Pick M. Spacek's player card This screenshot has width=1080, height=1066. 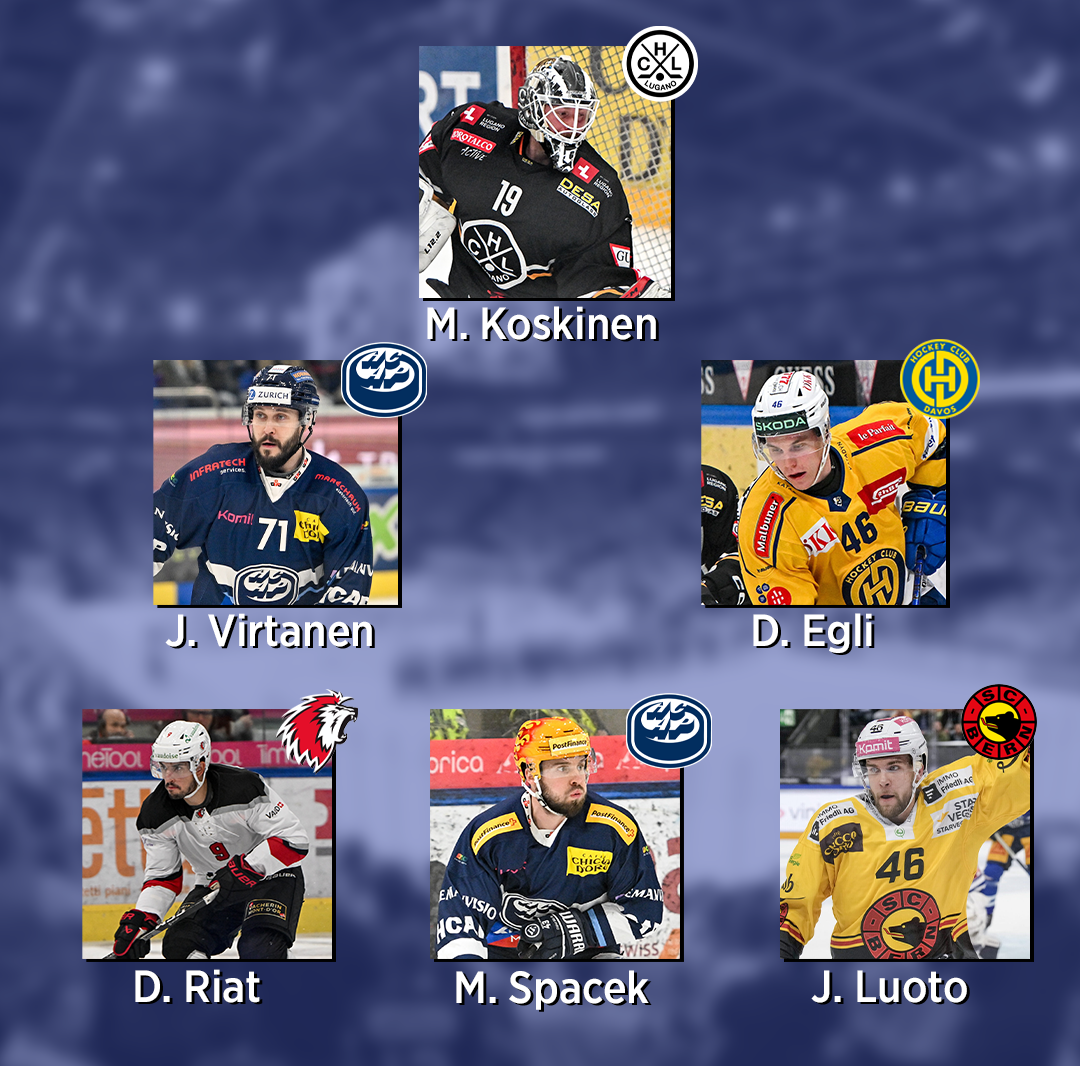click(556, 835)
